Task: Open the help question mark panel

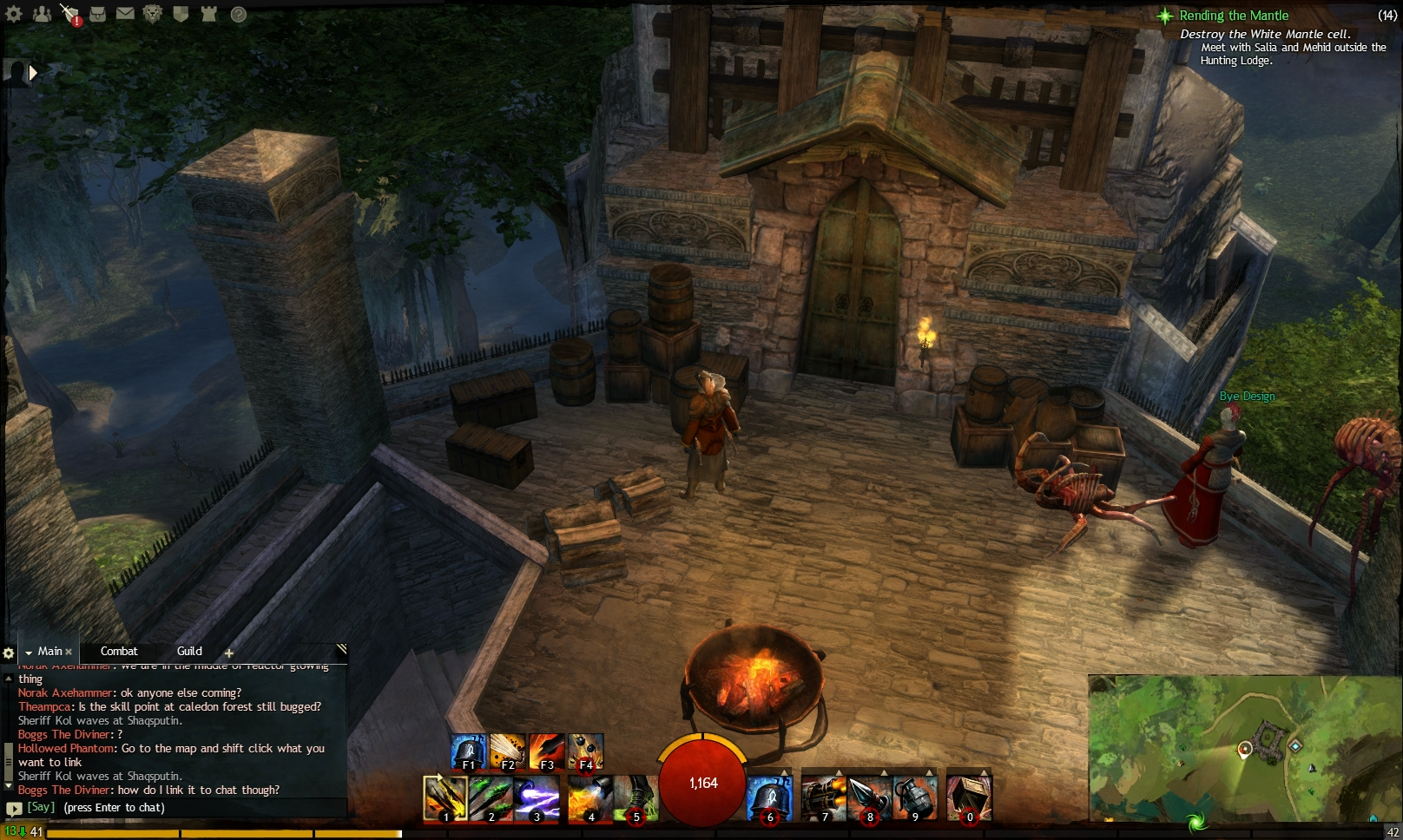Action: point(235,14)
